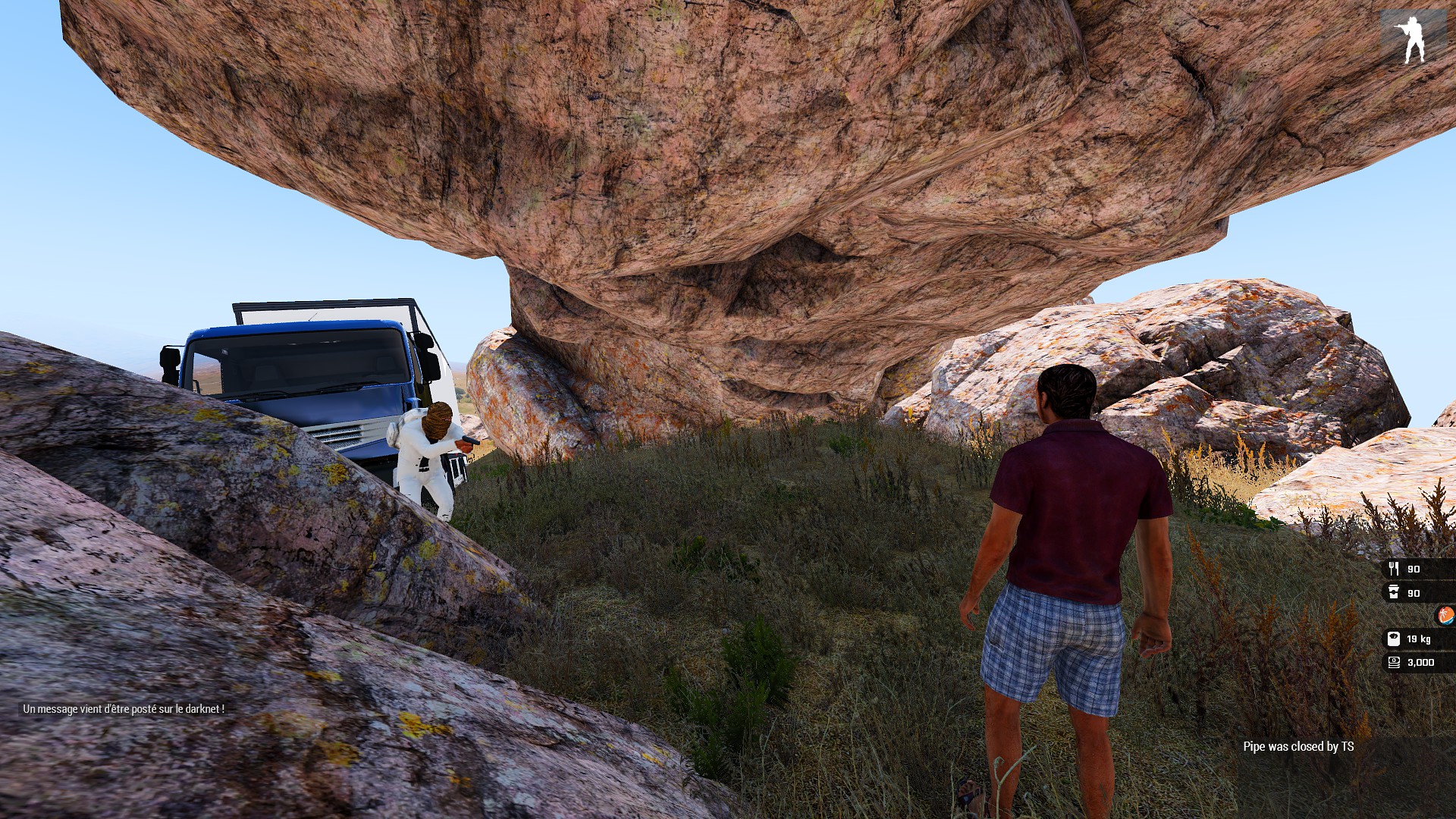
Task: Click the orange palm tree logo badge
Action: [1446, 615]
